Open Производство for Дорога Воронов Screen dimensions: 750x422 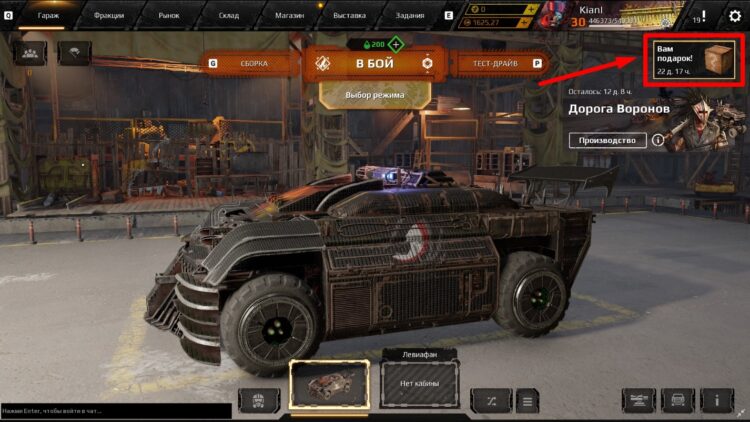tap(607, 140)
